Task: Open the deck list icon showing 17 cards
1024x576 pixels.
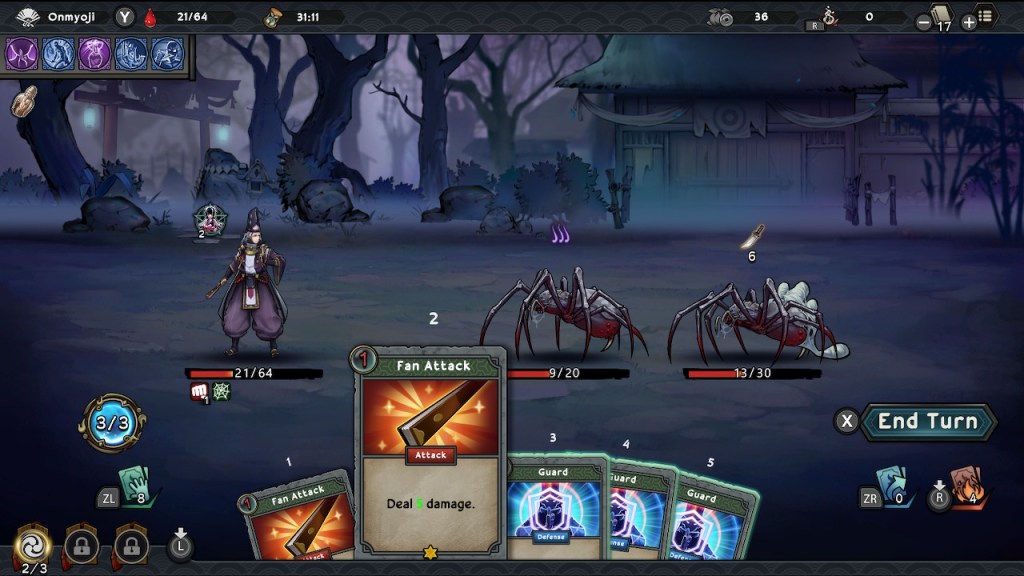Action: (x=942, y=17)
